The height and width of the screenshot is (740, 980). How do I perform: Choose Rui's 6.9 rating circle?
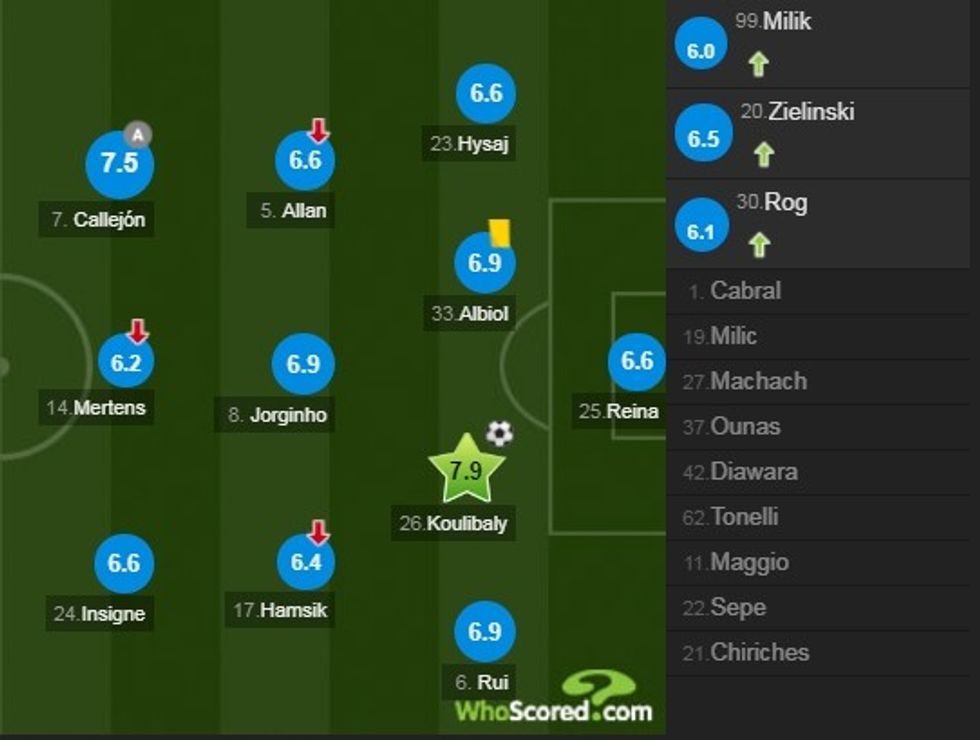(484, 632)
